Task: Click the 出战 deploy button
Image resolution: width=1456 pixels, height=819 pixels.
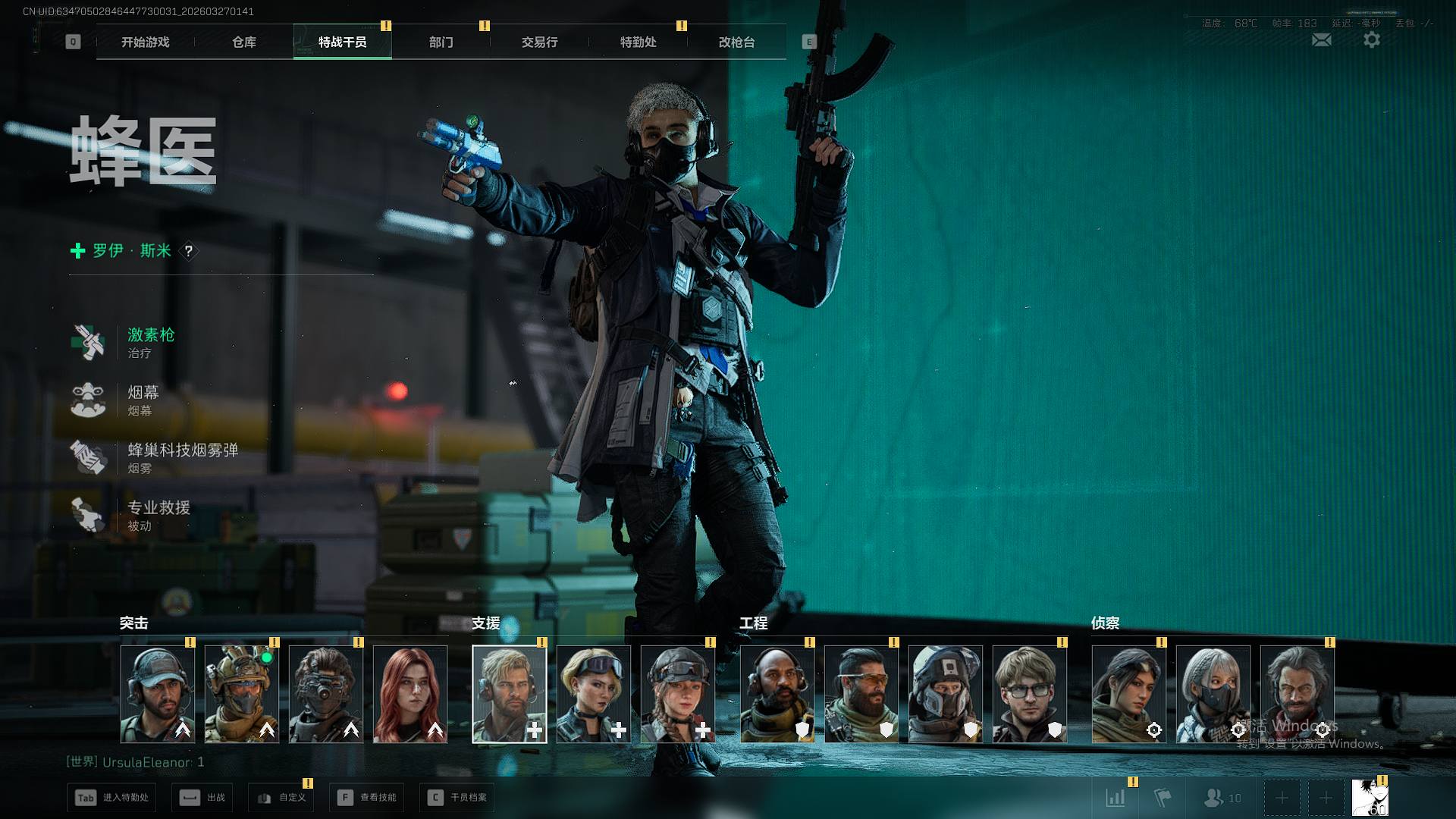Action: (203, 798)
